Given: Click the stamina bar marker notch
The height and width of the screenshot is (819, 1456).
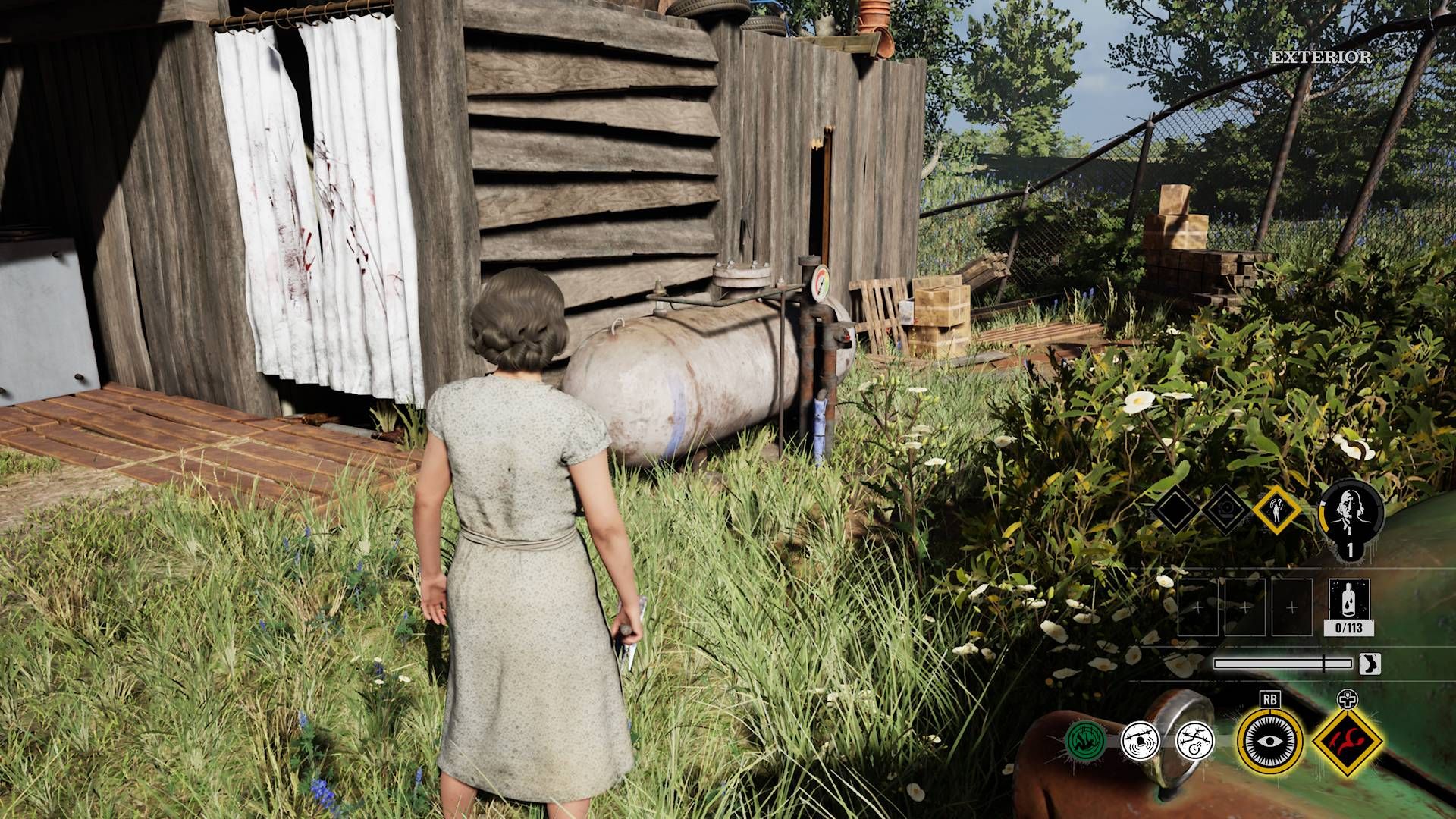Looking at the screenshot, I should 1323,664.
